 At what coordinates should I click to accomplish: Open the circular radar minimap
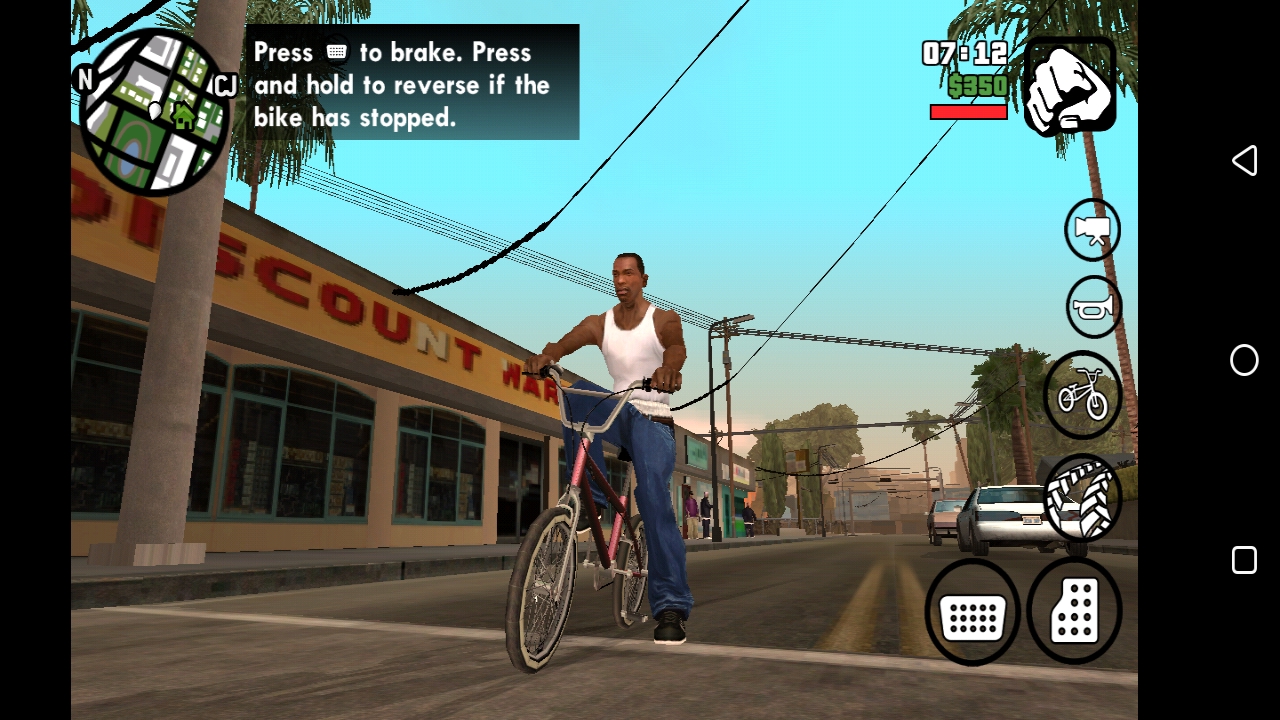tap(154, 112)
